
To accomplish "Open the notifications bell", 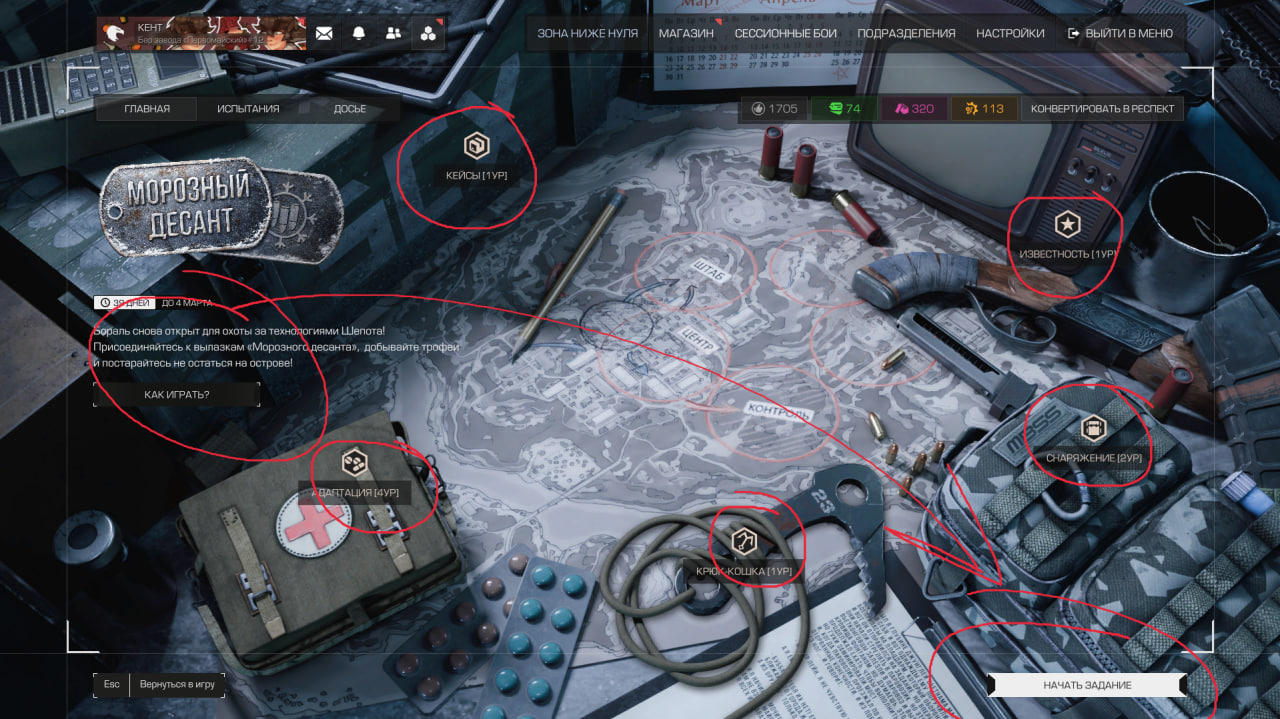I will [x=359, y=33].
